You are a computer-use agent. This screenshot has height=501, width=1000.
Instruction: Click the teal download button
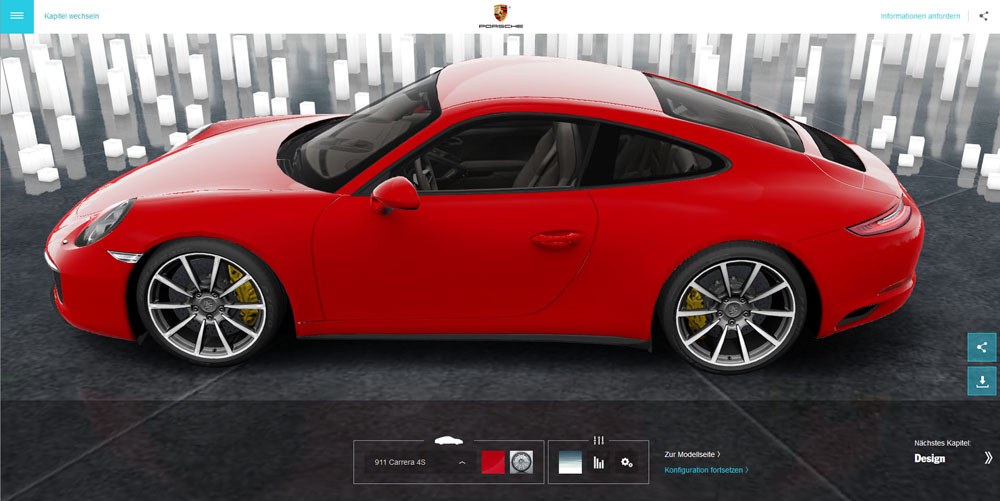point(981,381)
